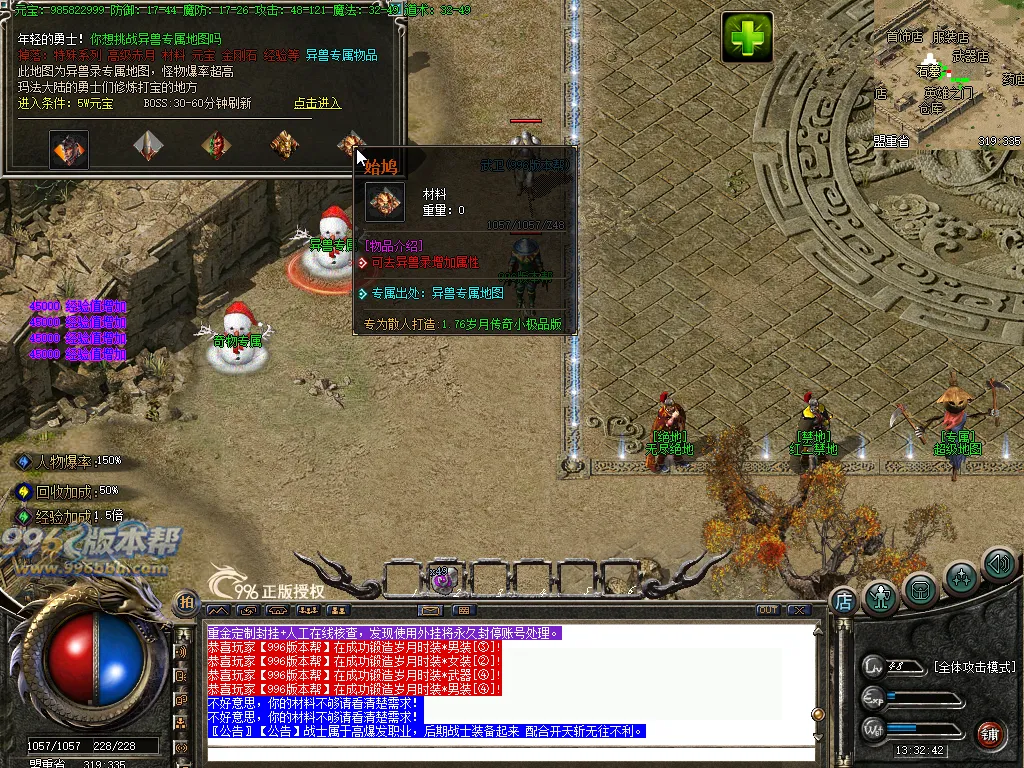The height and width of the screenshot is (768, 1024).
Task: Open the bag inventory icon
Action: 920,589
